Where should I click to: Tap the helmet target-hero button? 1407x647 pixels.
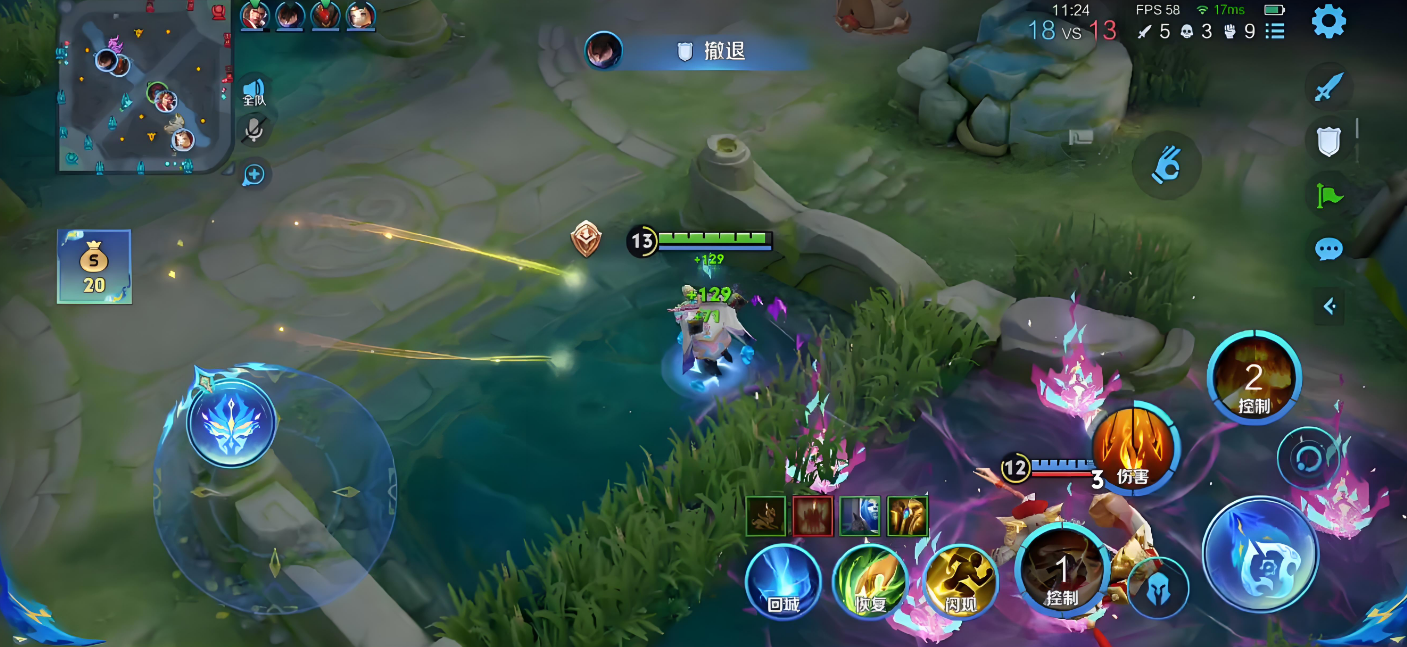pyautogui.click(x=1158, y=588)
